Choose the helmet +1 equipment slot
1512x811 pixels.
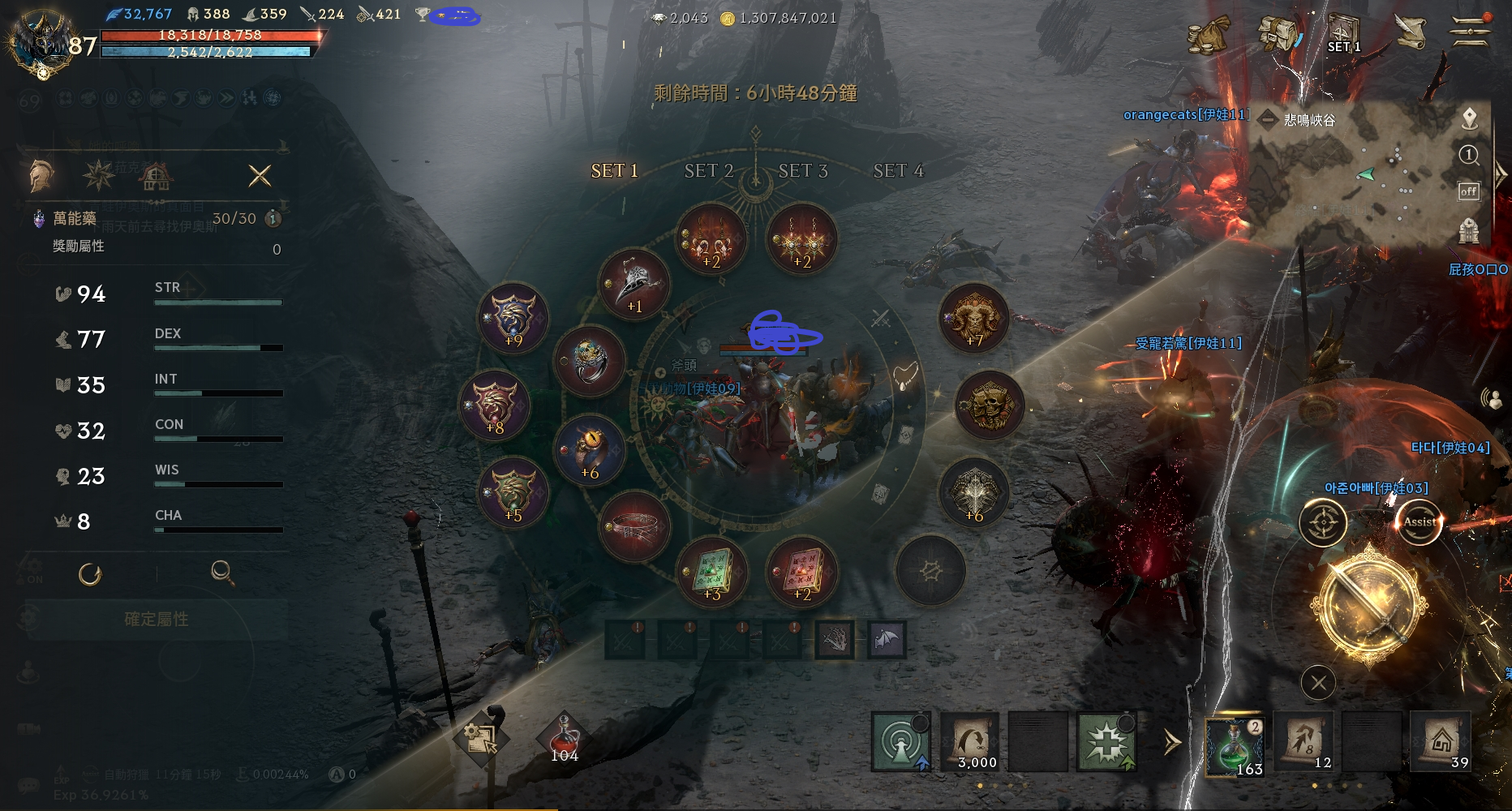[634, 285]
